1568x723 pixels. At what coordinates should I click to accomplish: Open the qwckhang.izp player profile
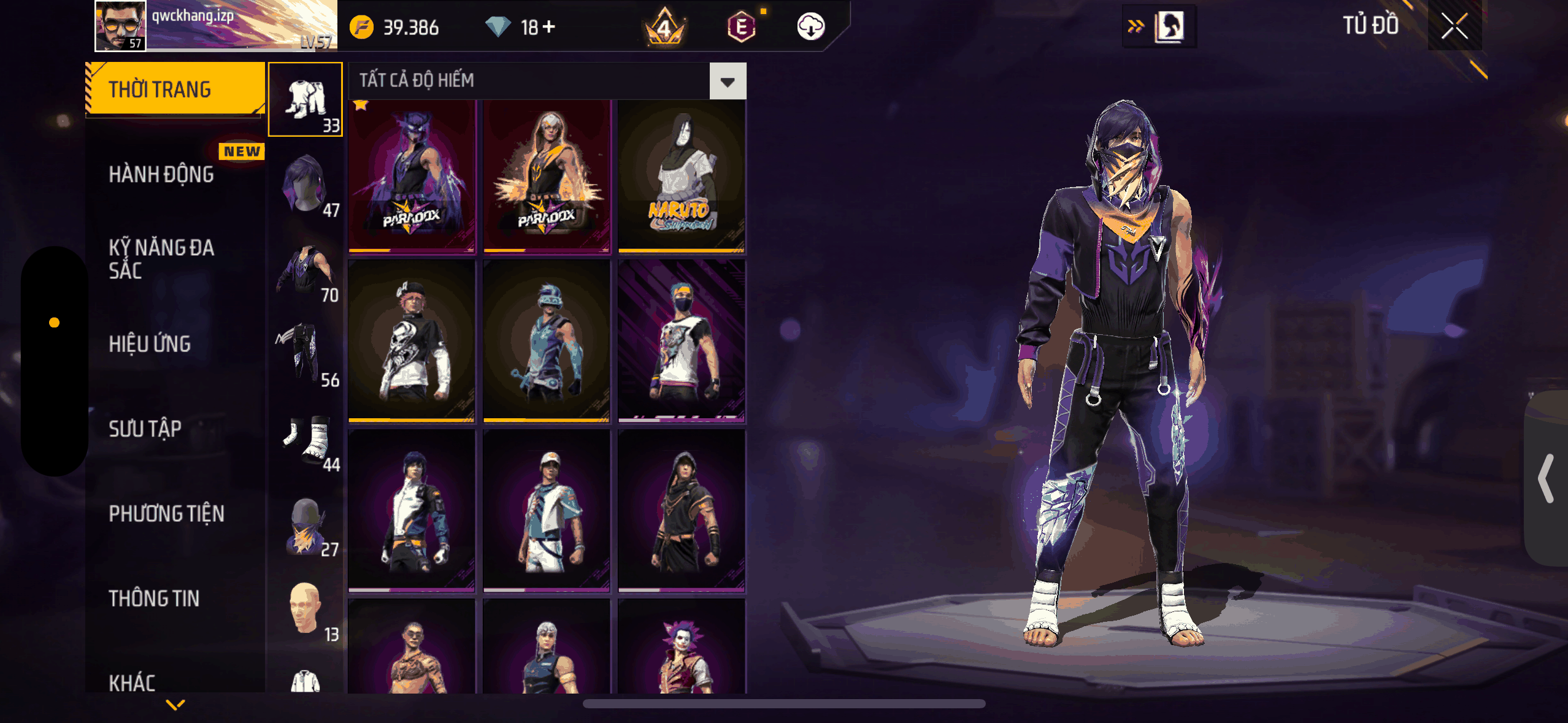coord(120,26)
